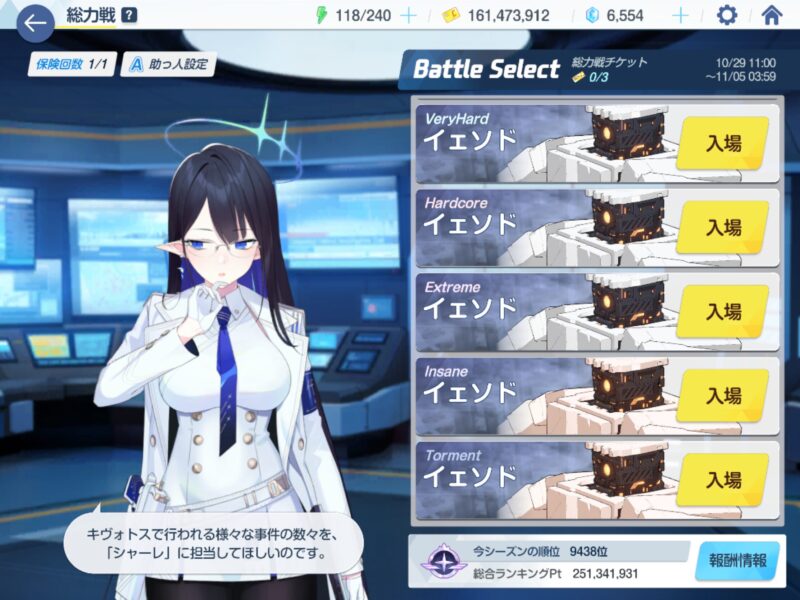Add gems with the plus beside 6,554
Screen dimensions: 800x600
click(x=680, y=15)
